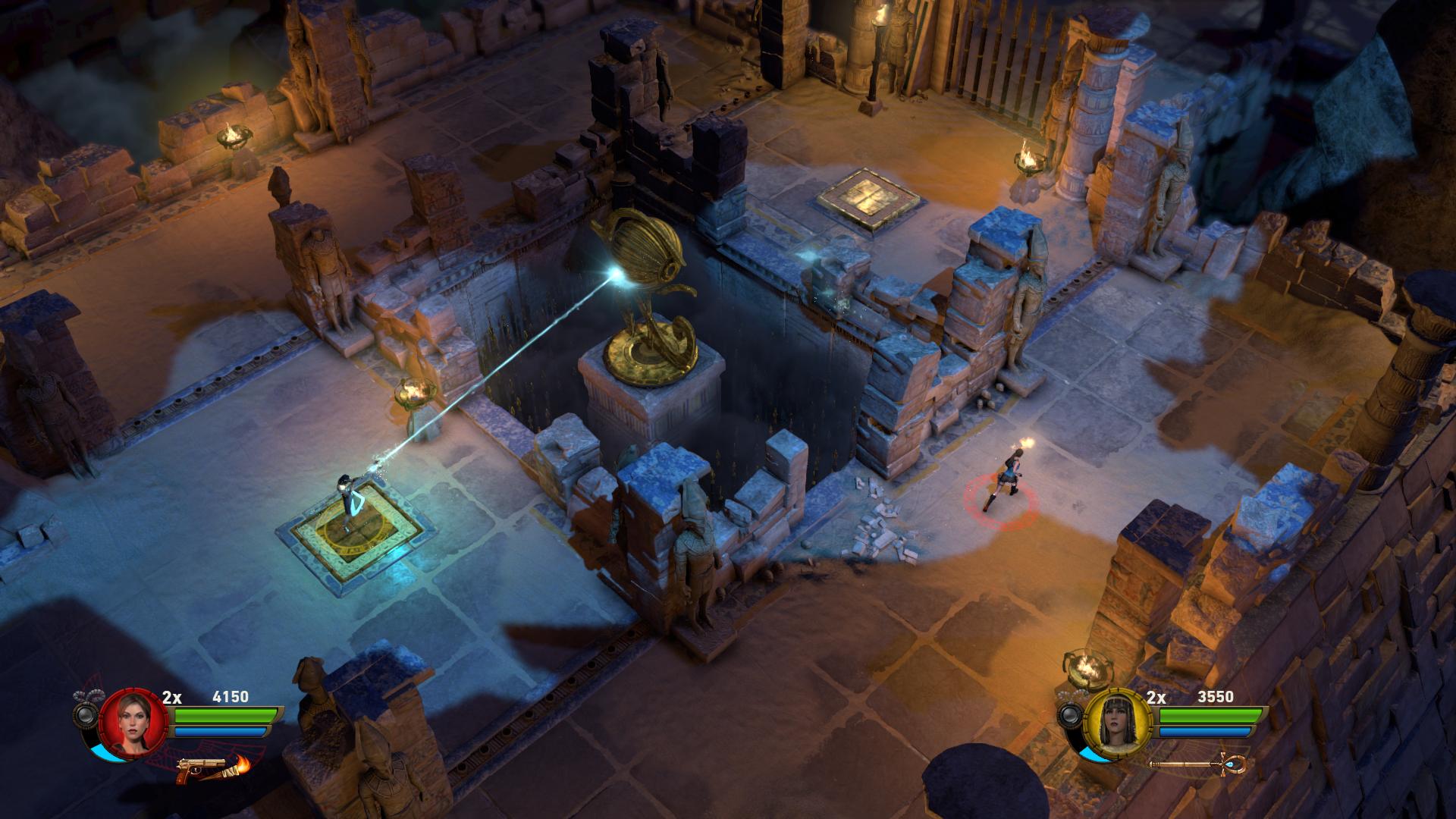This screenshot has height=819, width=1456.
Task: Click the bomb charge orb left of Lara's portrait
Action: 84,714
